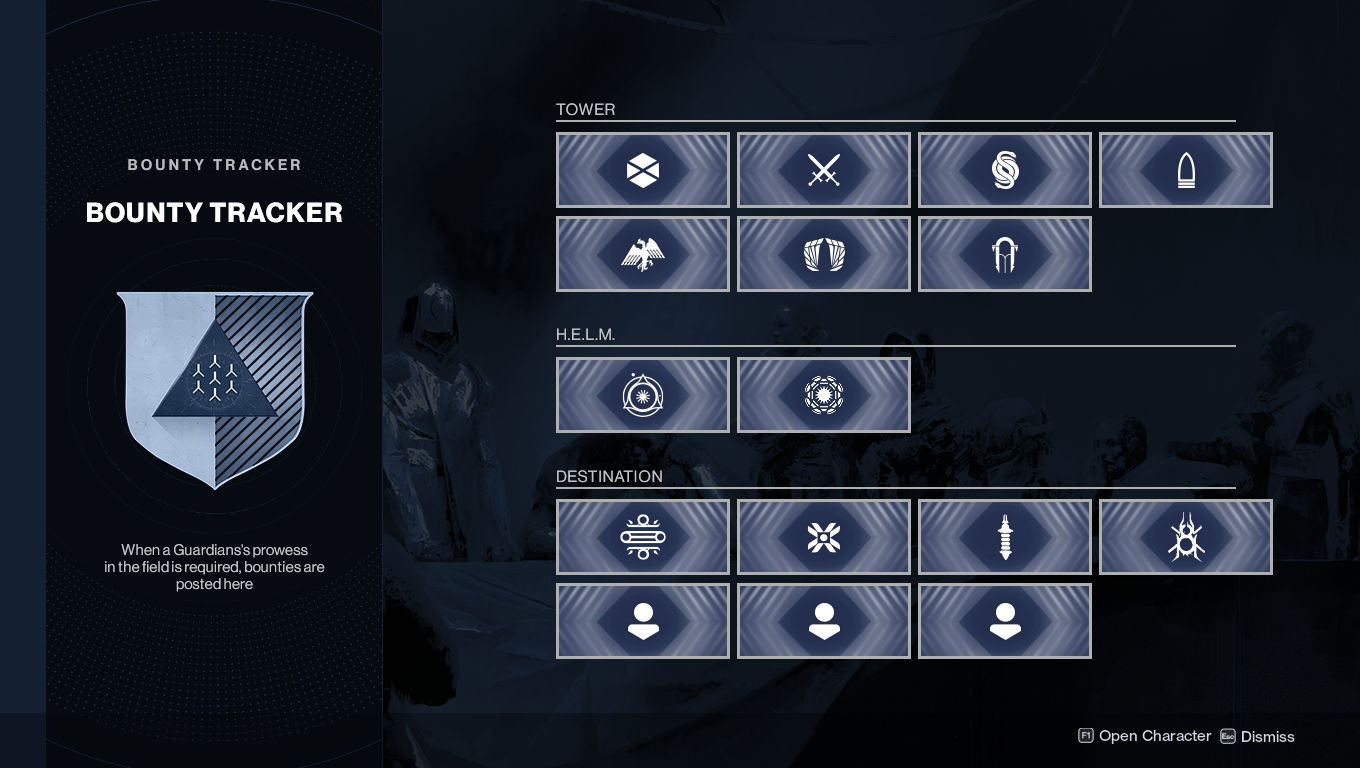Select the pinwheel star destination vendor

[824, 537]
